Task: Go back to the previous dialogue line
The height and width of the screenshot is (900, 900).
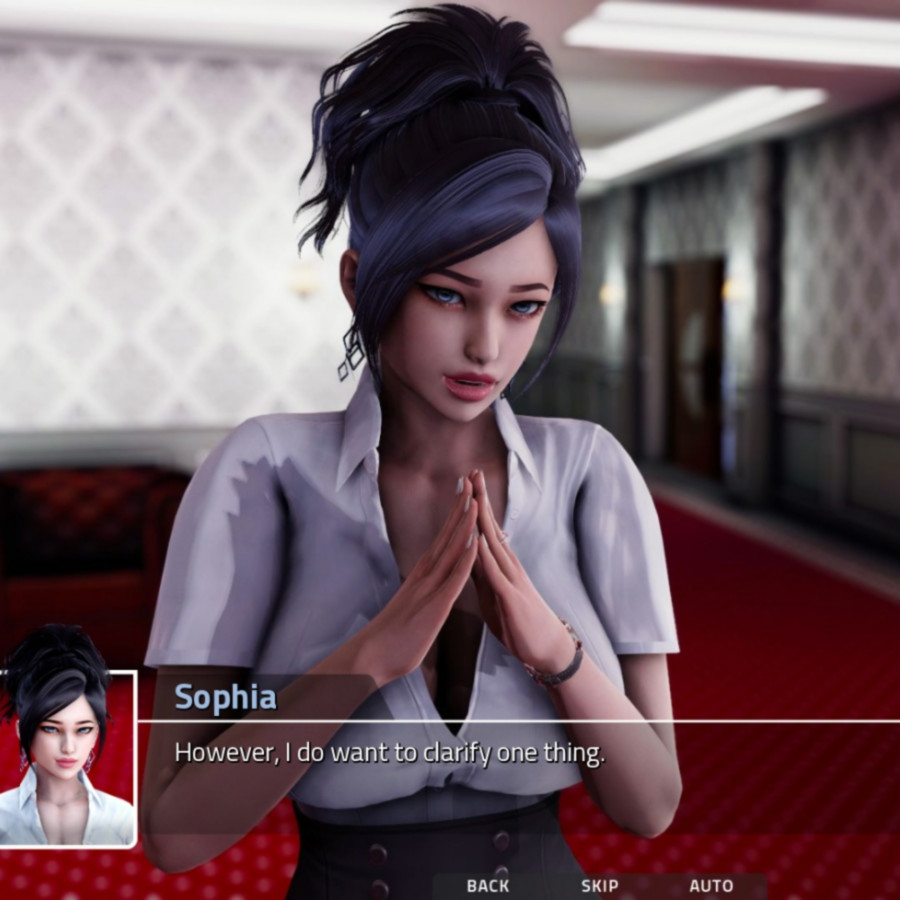Action: coord(488,886)
